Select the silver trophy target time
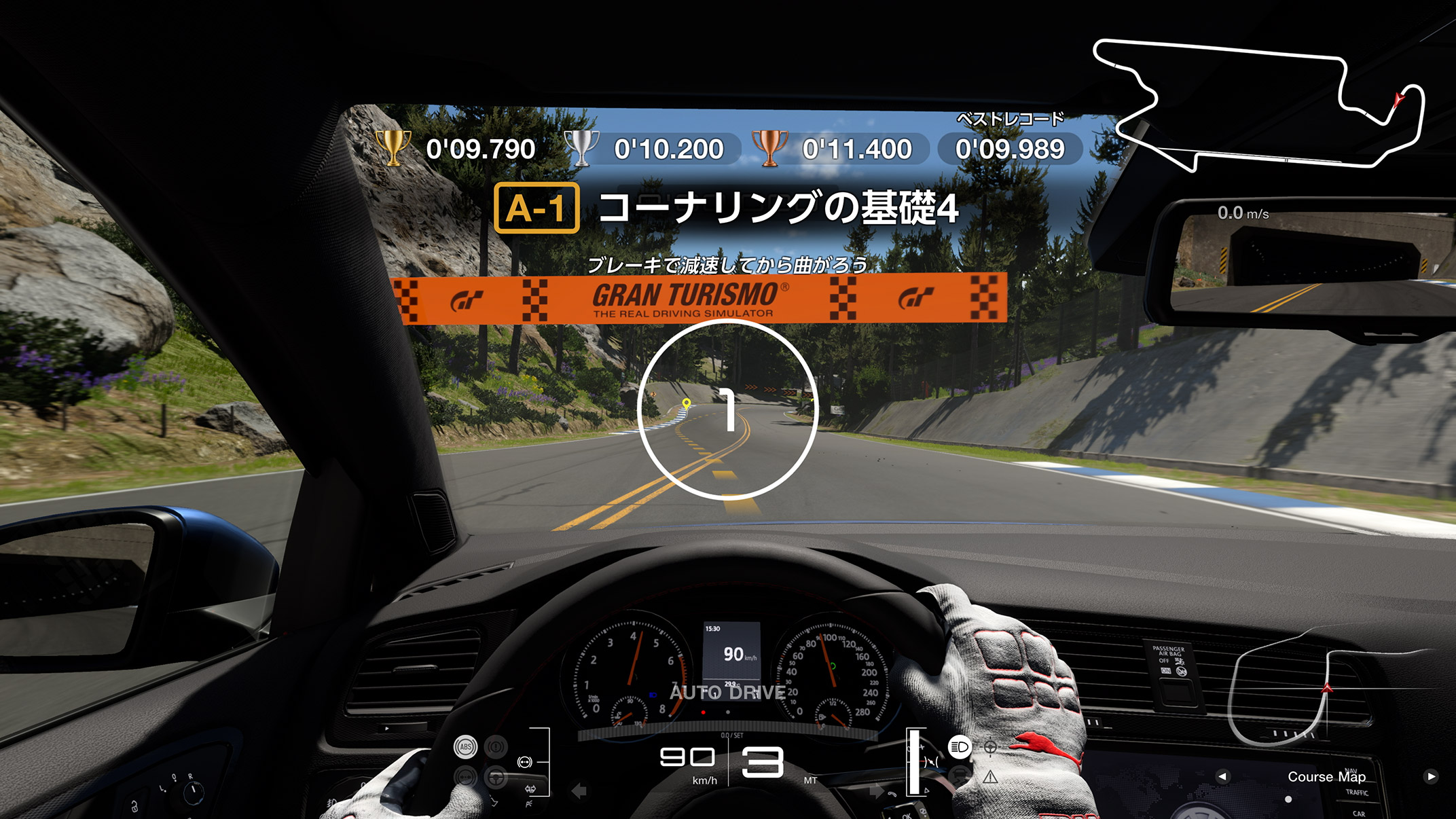 pos(668,149)
